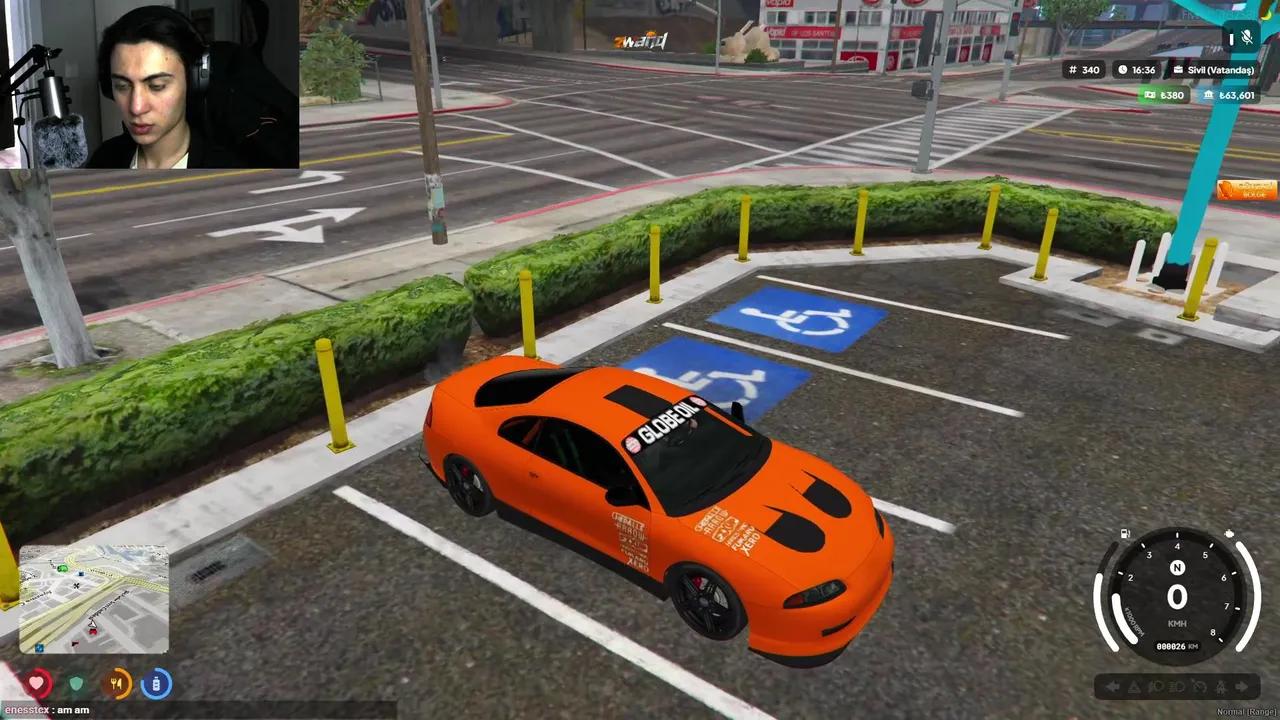Screen dimensions: 1280x720
Task: Click the muted microphone icon
Action: 1247,38
